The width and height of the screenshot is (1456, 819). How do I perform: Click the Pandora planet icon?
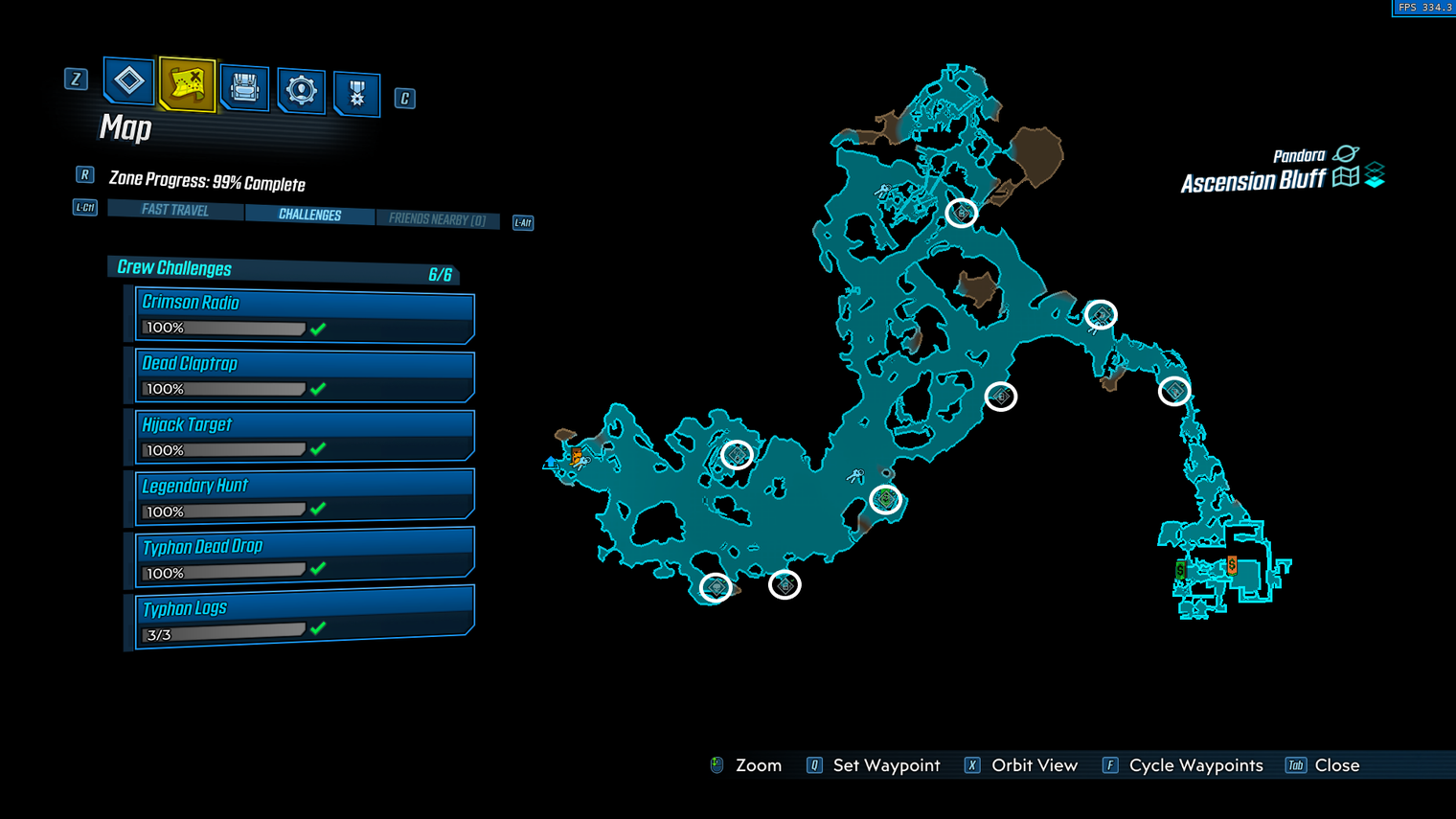1346,153
